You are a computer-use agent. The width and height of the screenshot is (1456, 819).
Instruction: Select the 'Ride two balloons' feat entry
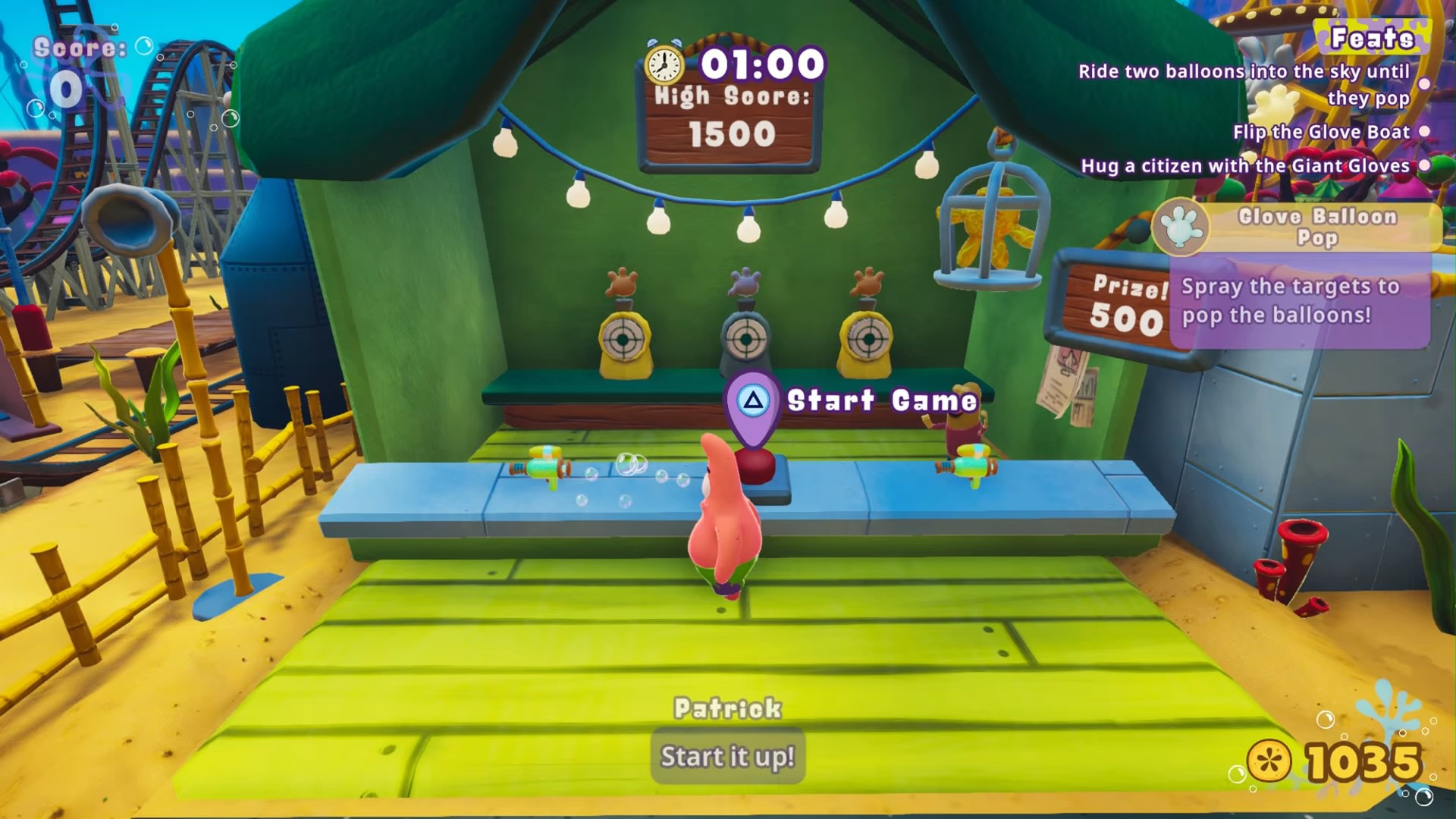click(1244, 84)
